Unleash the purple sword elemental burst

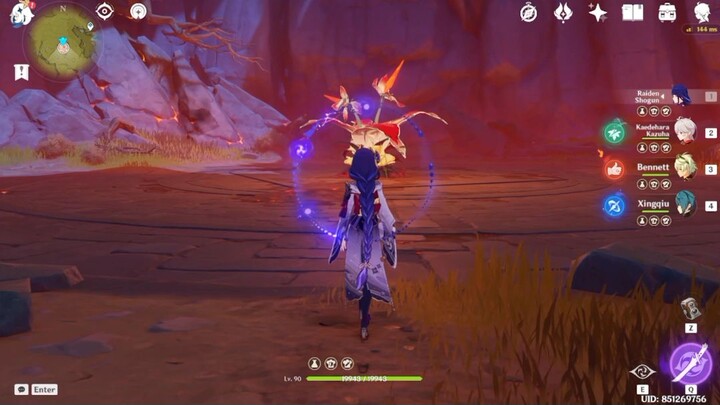click(691, 363)
